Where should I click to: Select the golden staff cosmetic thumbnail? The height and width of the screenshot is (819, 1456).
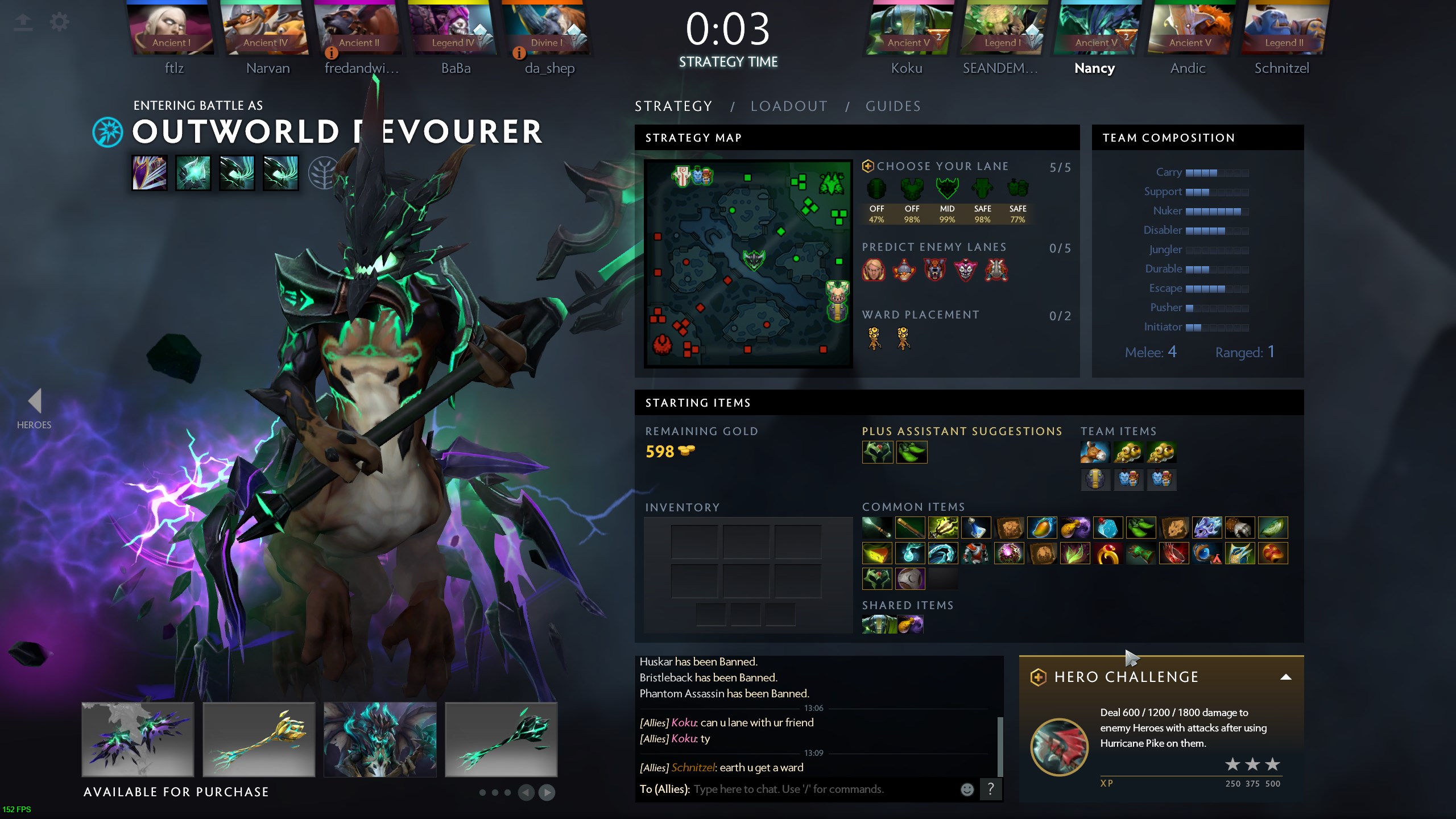[x=259, y=739]
